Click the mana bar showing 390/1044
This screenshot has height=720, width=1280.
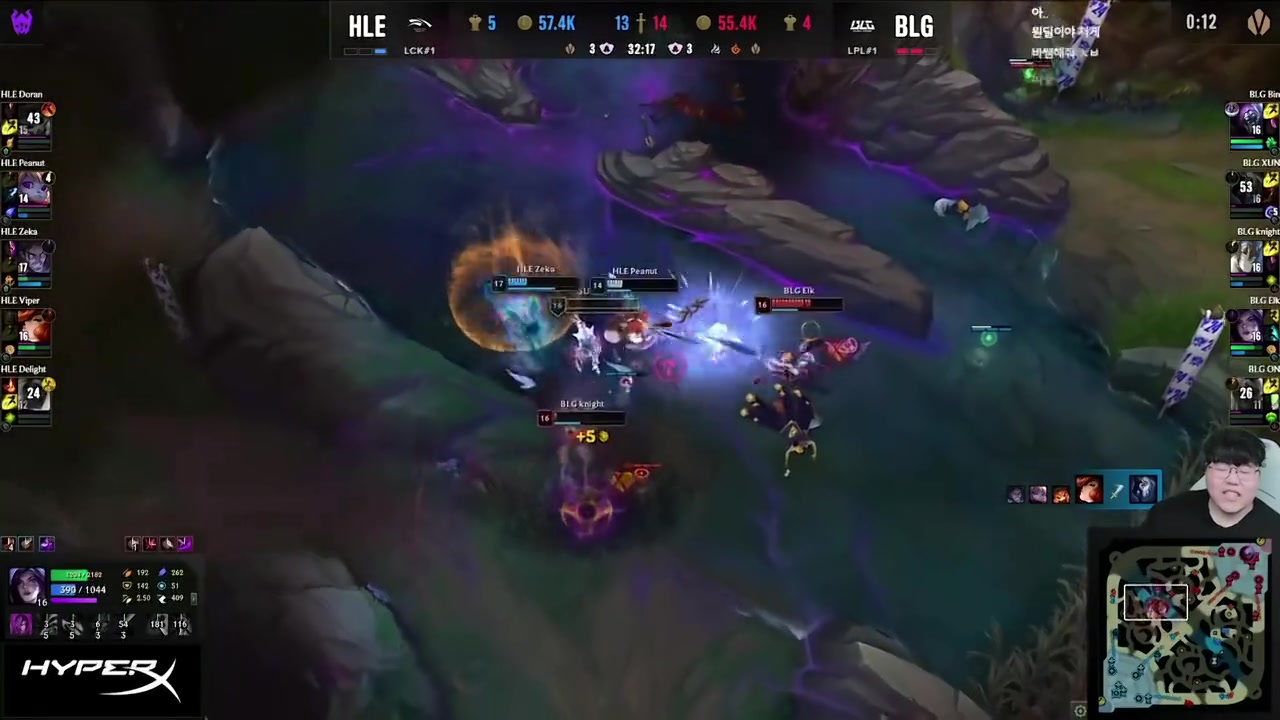click(77, 589)
